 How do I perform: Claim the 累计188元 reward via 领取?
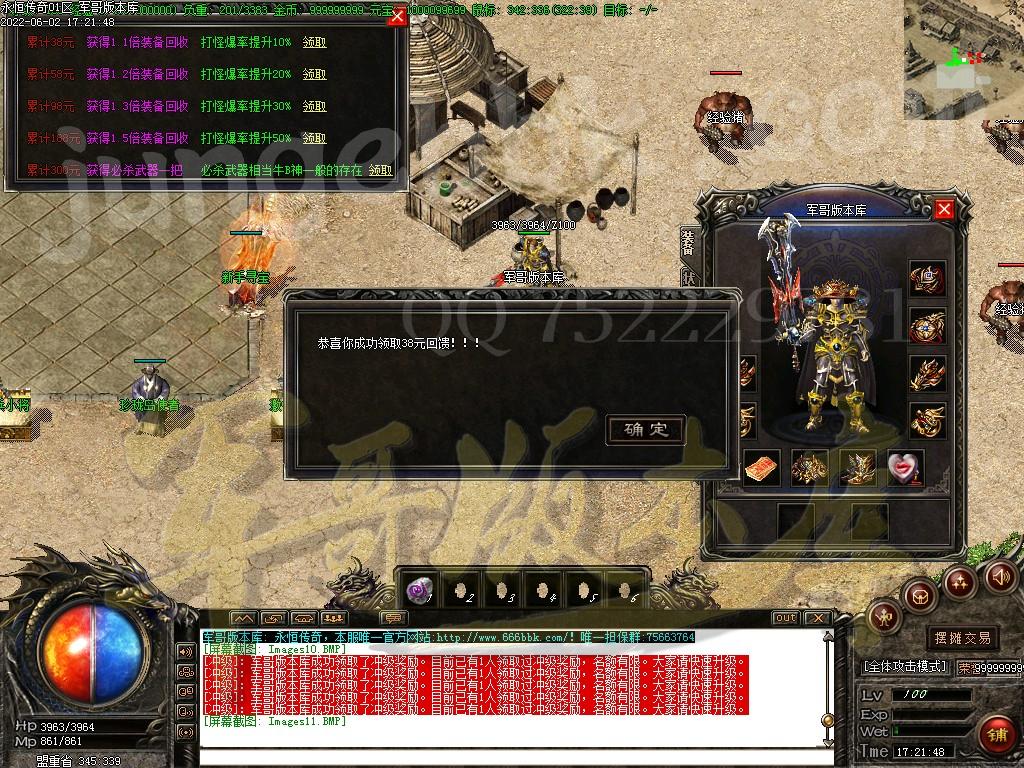tap(314, 139)
